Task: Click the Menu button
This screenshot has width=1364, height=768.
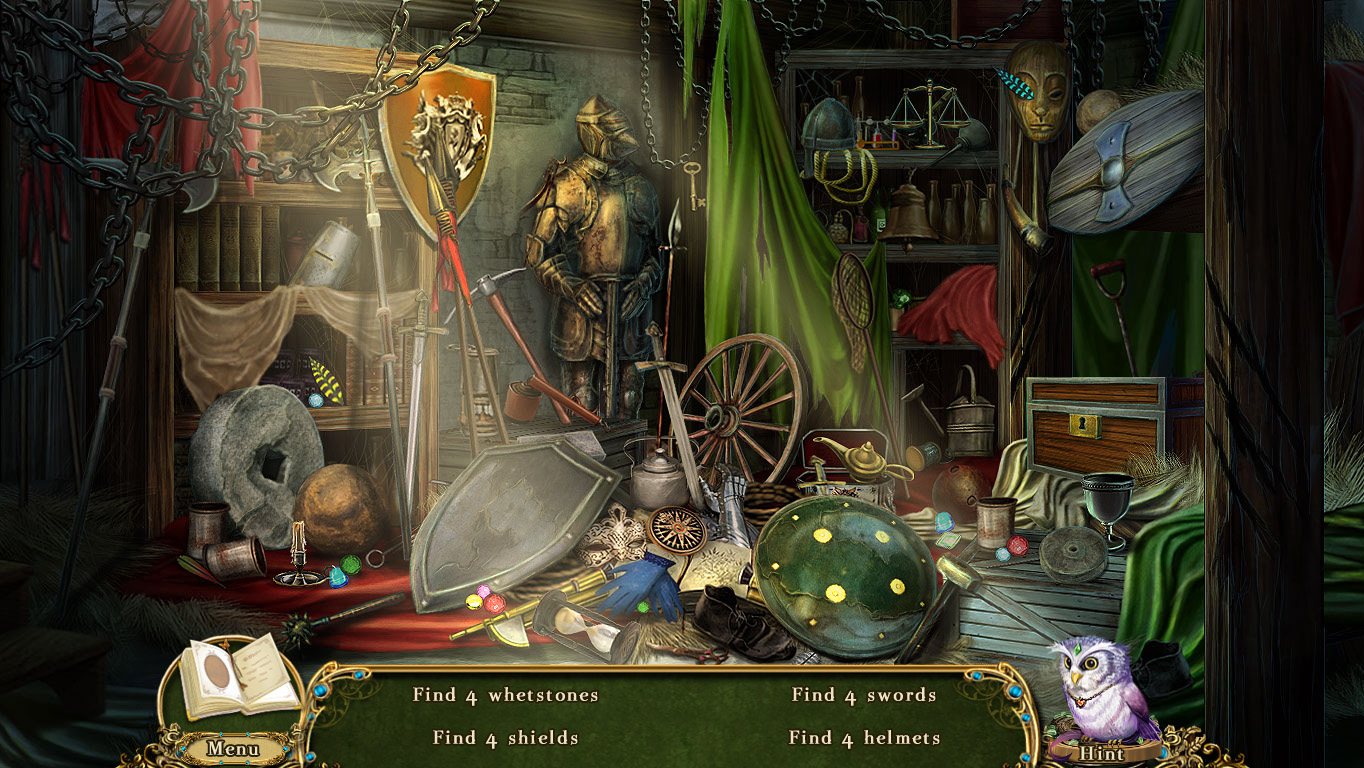Action: (x=233, y=747)
